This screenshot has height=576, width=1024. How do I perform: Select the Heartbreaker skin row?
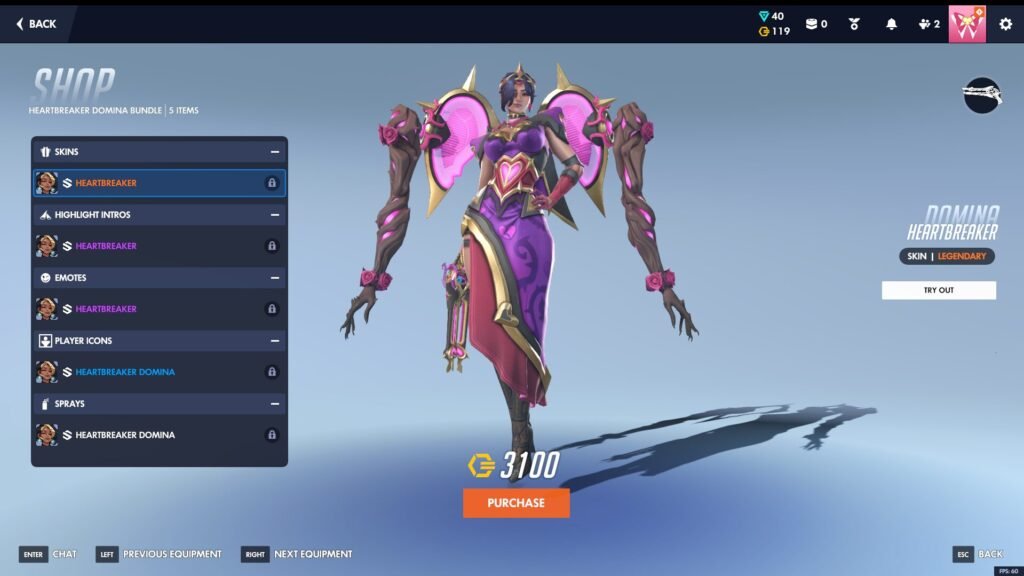pyautogui.click(x=159, y=183)
